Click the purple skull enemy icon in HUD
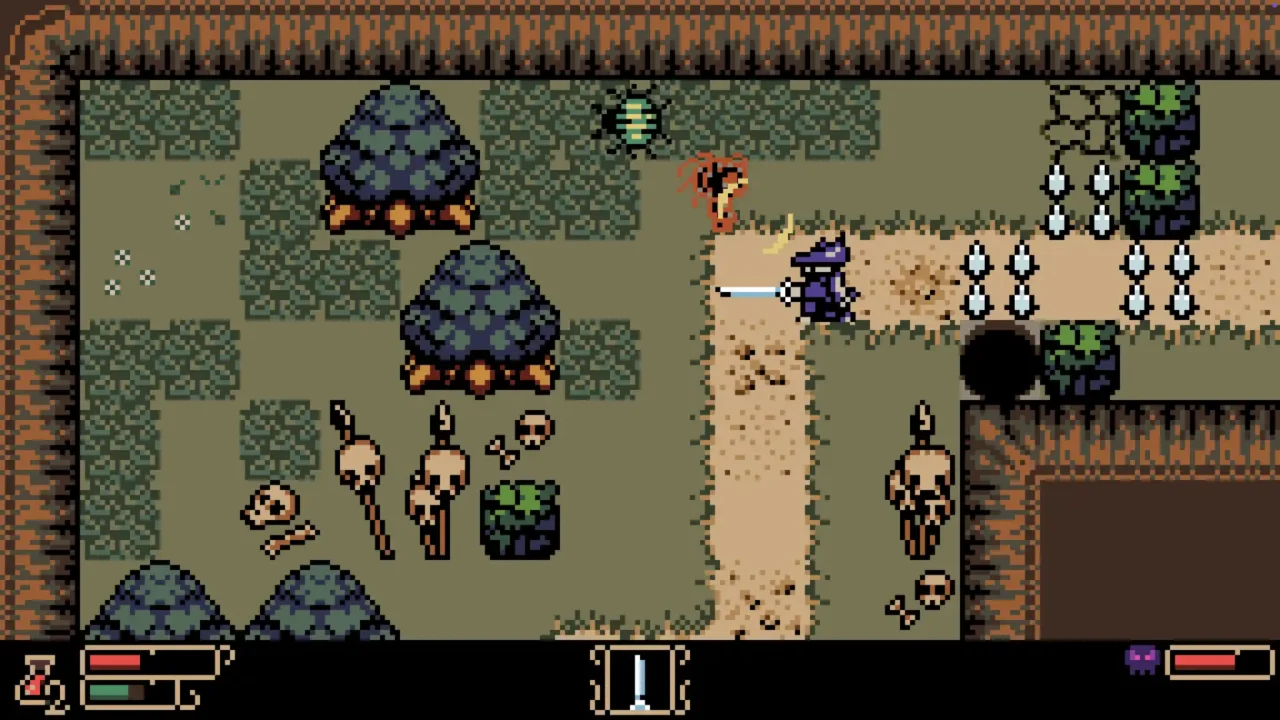 [x=1140, y=660]
